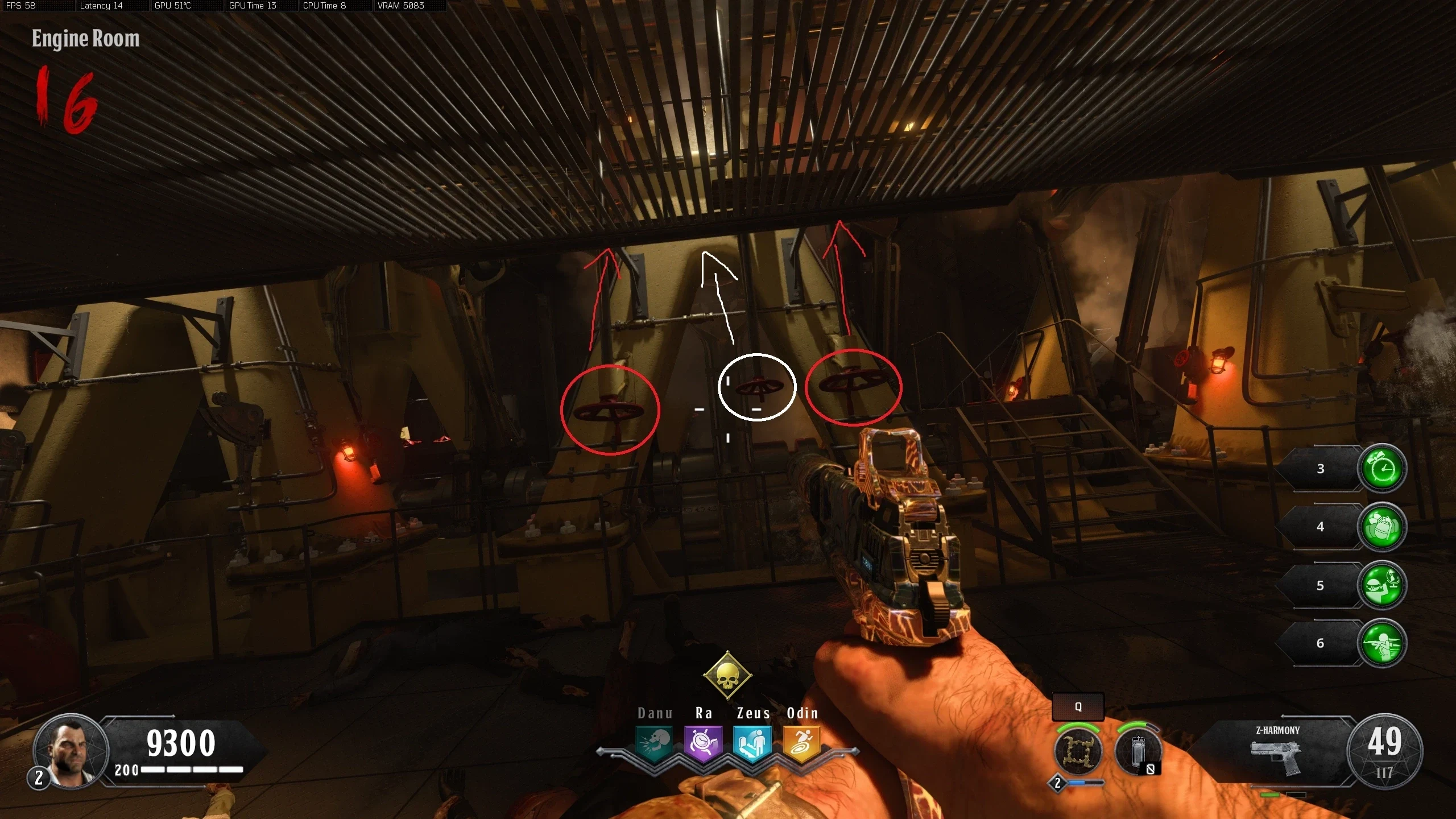Click the player character portrait
Screen dimensions: 1456x819
point(71,751)
